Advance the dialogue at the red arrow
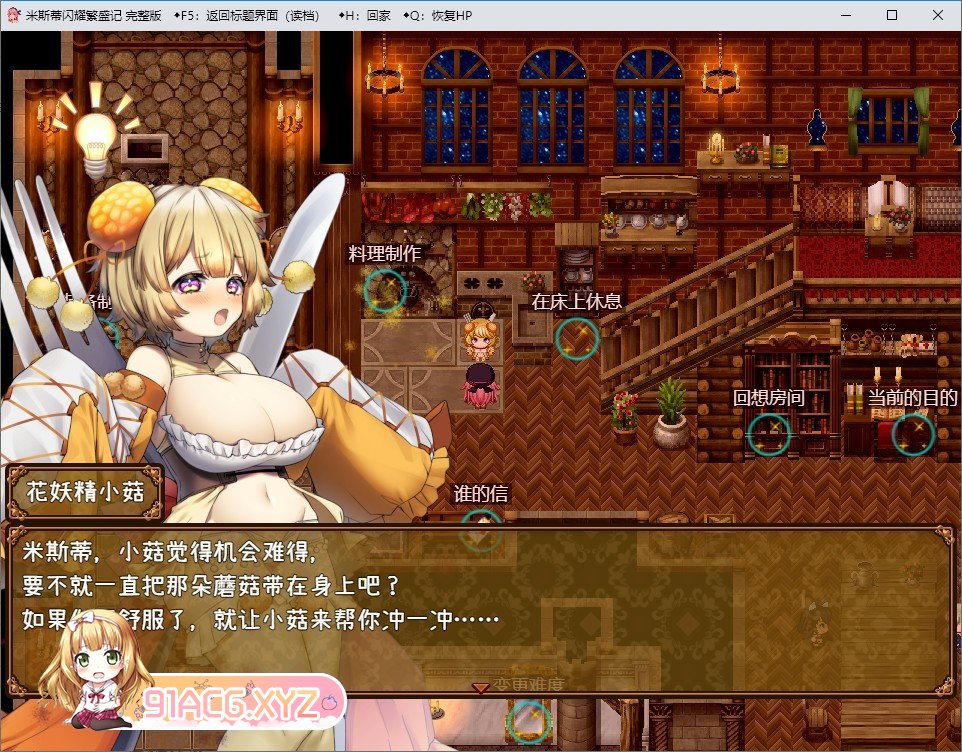The image size is (962, 752). (481, 688)
